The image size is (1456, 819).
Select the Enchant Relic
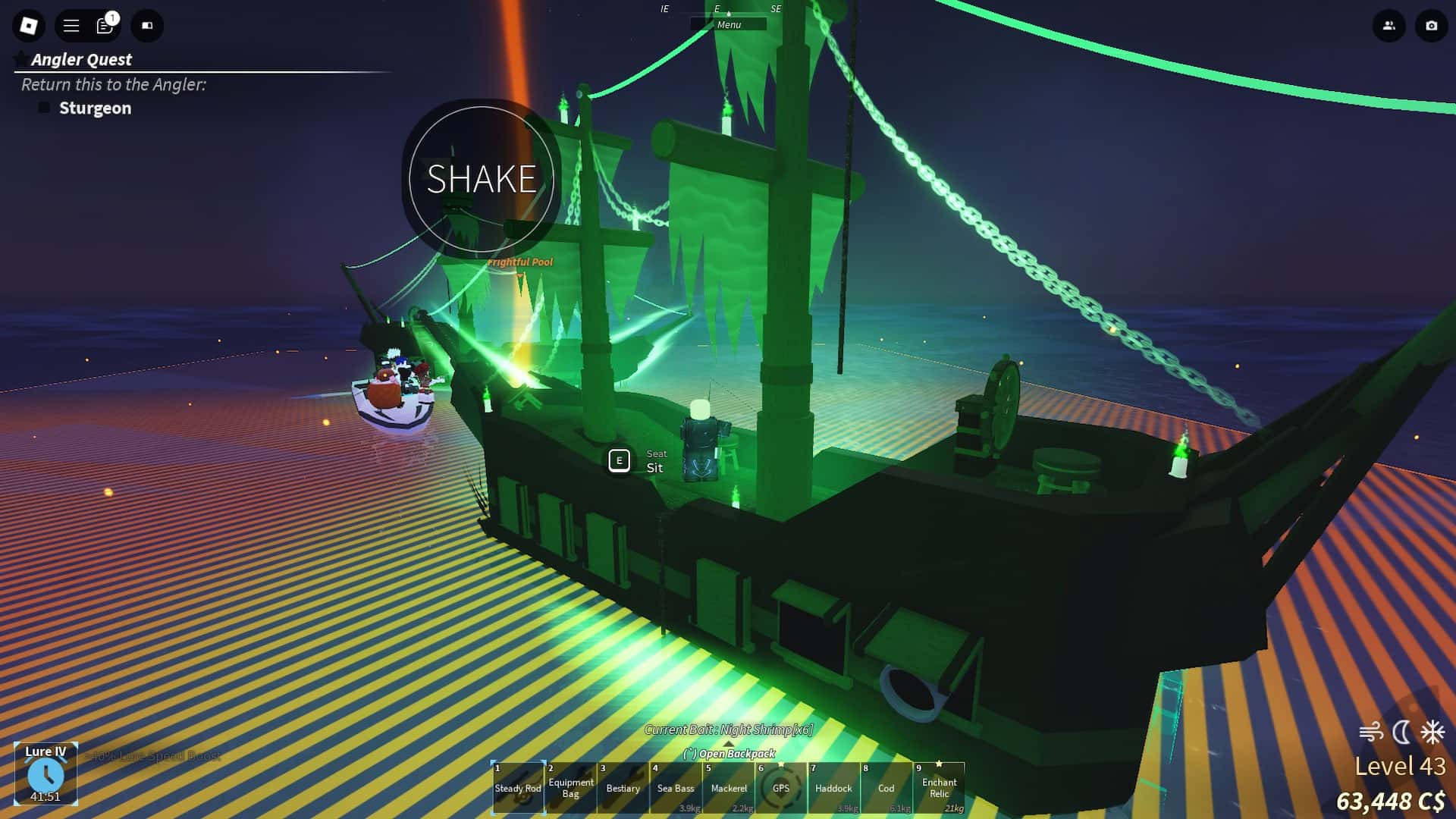[x=940, y=789]
